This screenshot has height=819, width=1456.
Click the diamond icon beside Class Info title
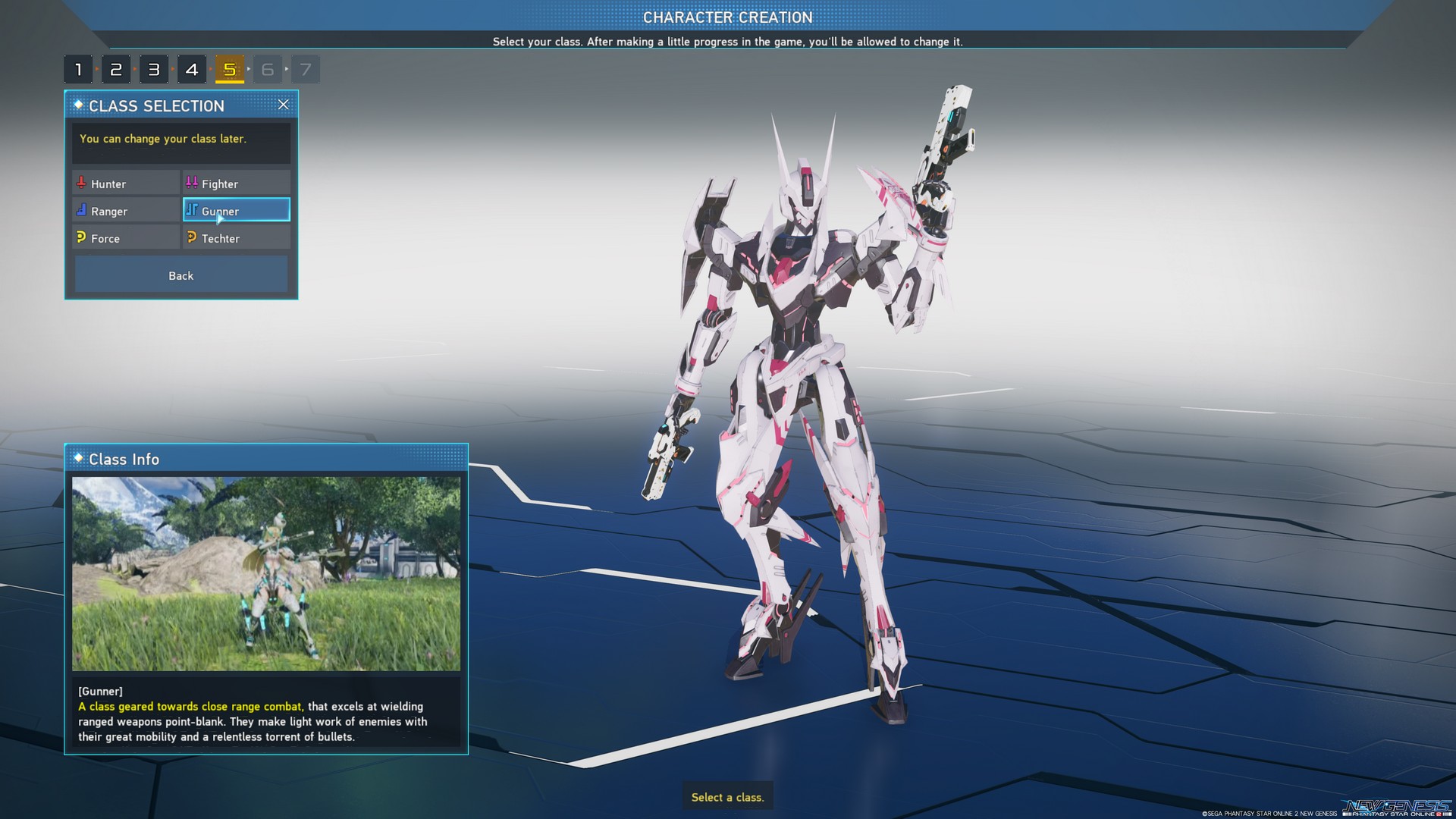(78, 459)
